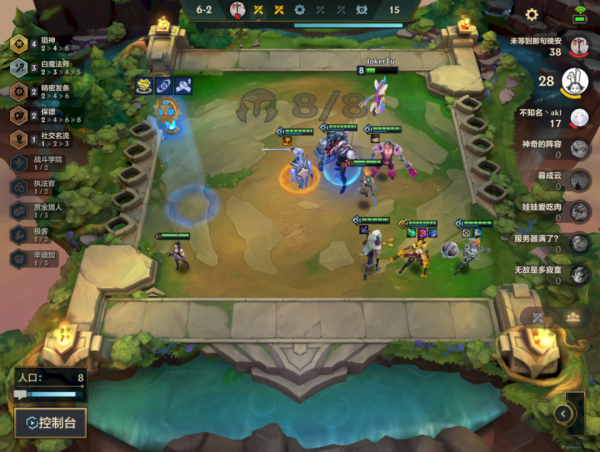Select the 狙神 trait entry
This screenshot has height=452, width=600.
[45, 45]
